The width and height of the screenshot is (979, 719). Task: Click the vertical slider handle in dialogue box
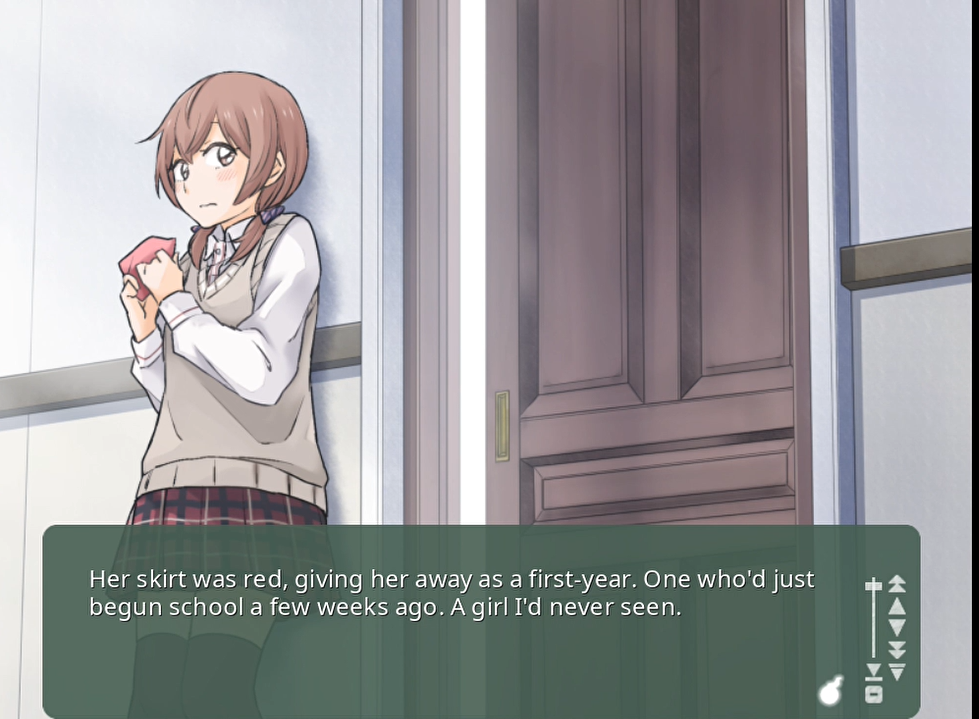click(873, 585)
